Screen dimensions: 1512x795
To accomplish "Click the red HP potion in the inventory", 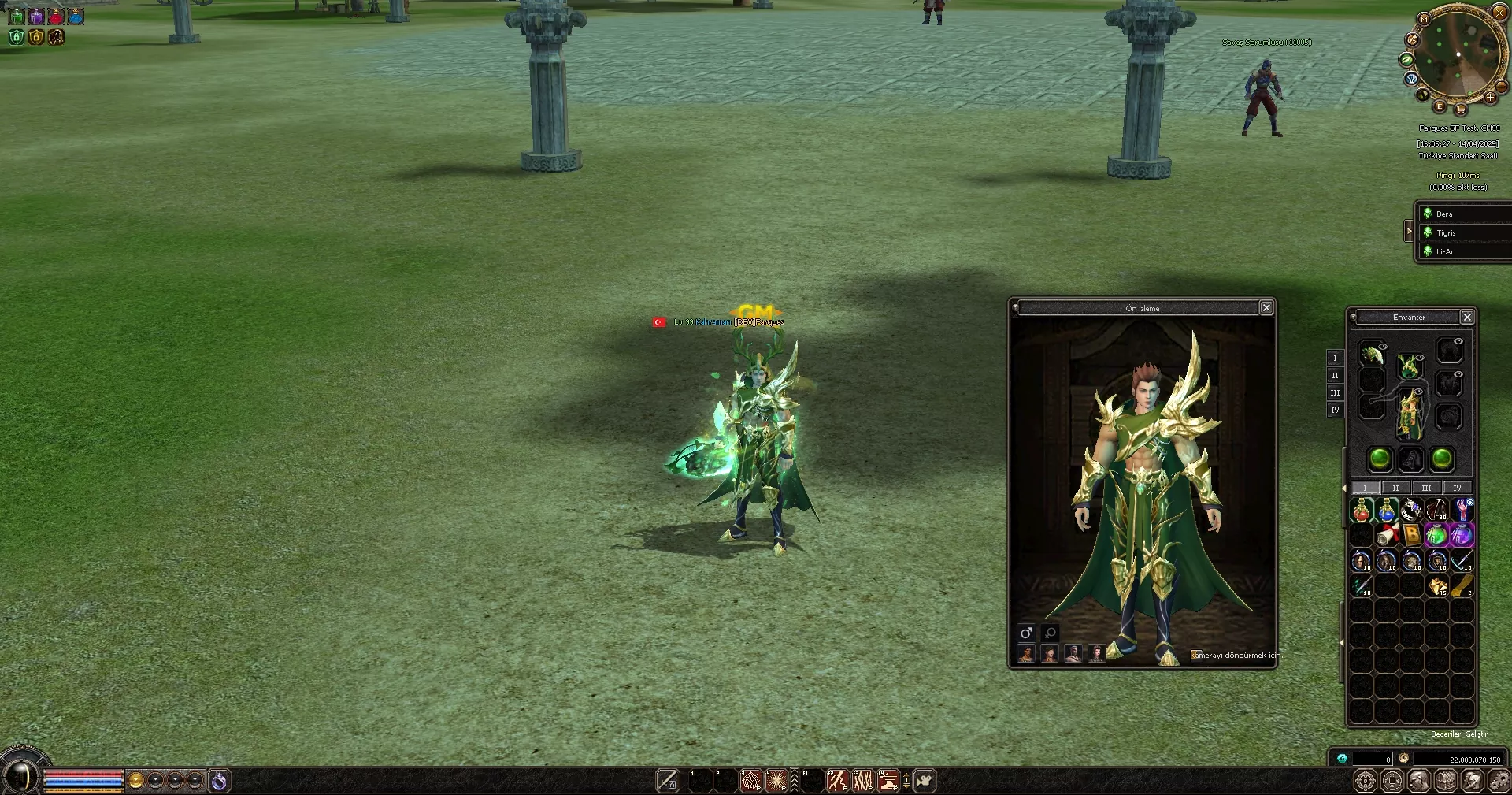I will (1361, 511).
